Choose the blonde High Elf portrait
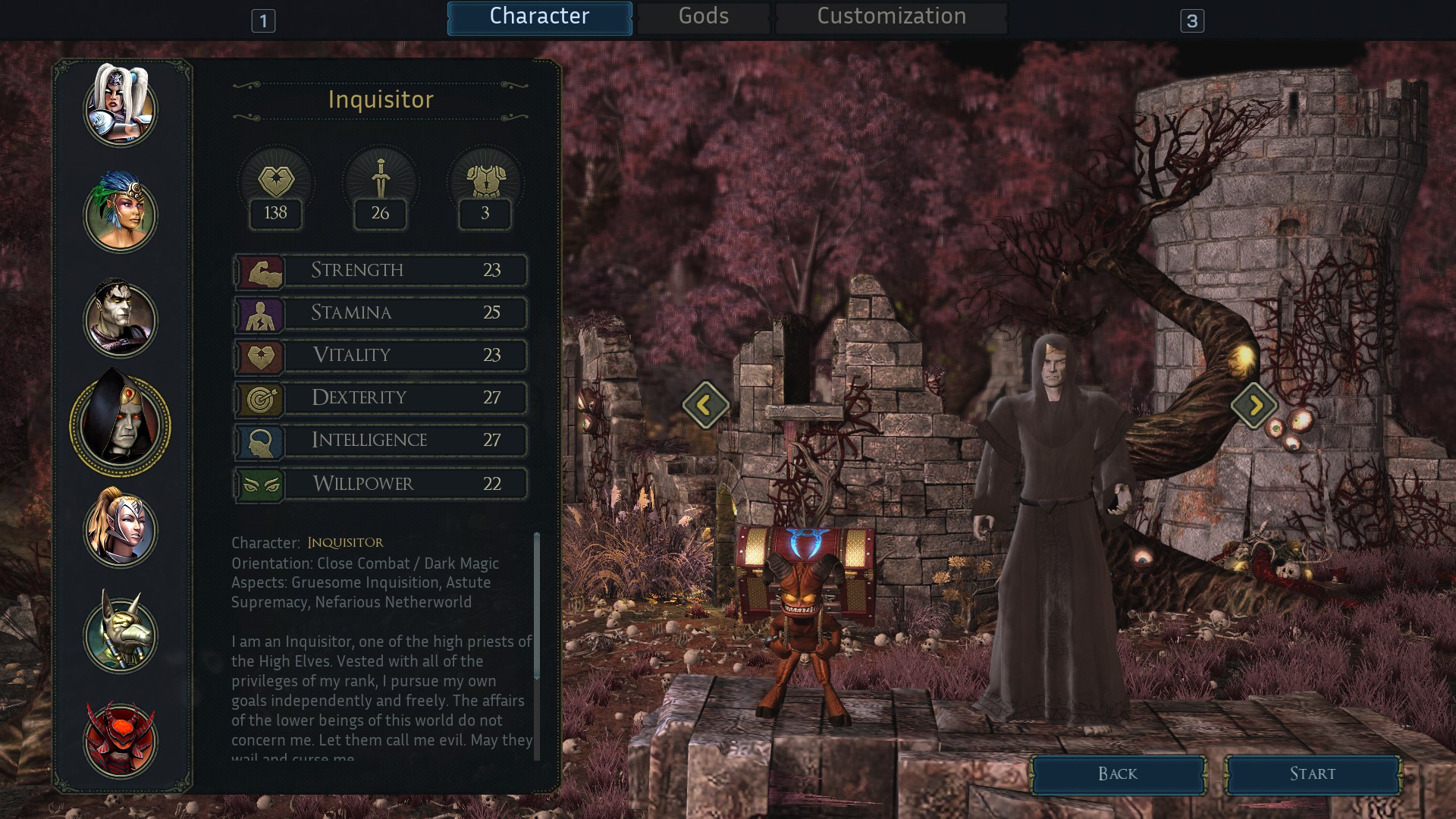Viewport: 1456px width, 819px height. (x=121, y=529)
